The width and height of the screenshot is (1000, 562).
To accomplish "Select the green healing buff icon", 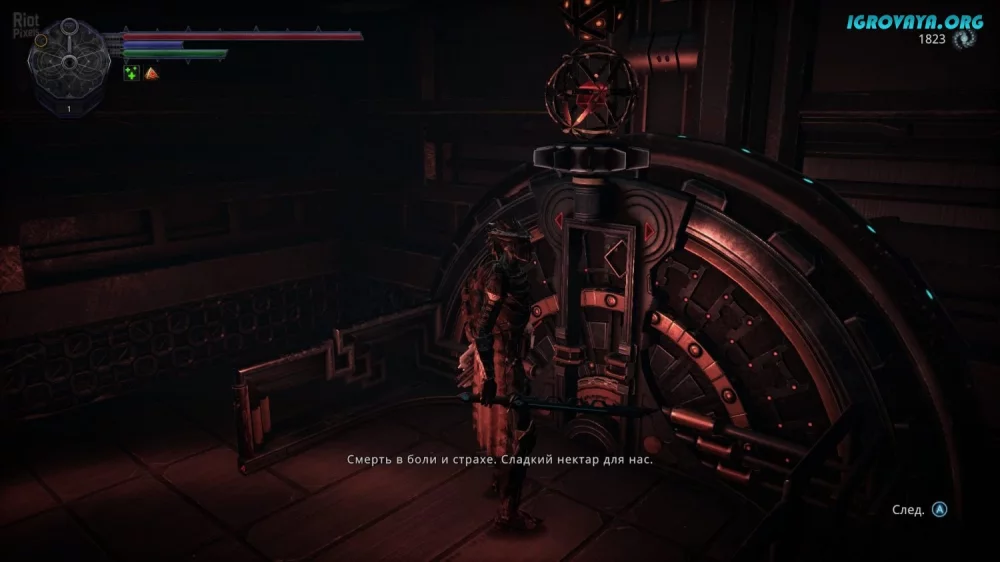I will point(131,73).
